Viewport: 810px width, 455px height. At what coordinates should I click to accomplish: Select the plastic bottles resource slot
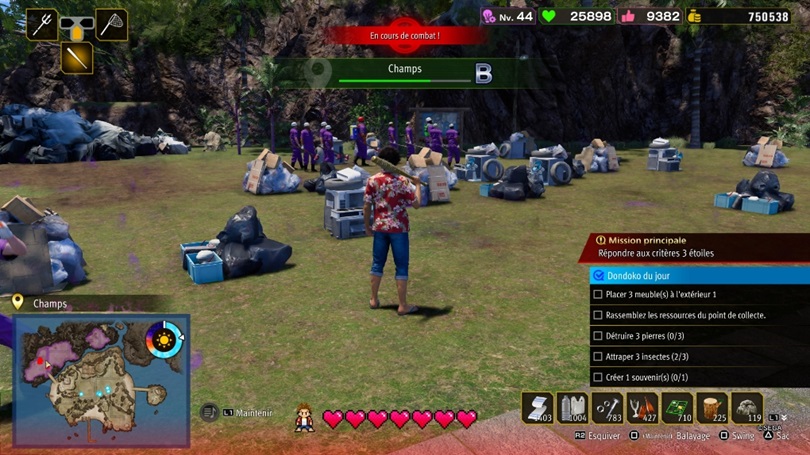[x=572, y=408]
